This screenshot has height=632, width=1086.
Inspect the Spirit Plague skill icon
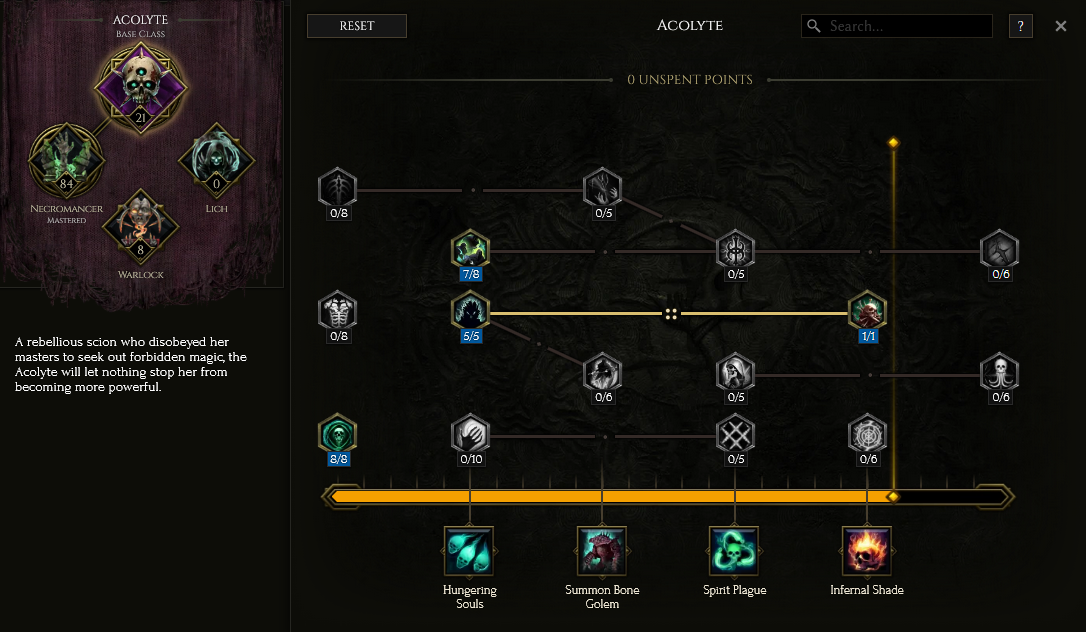click(x=734, y=551)
